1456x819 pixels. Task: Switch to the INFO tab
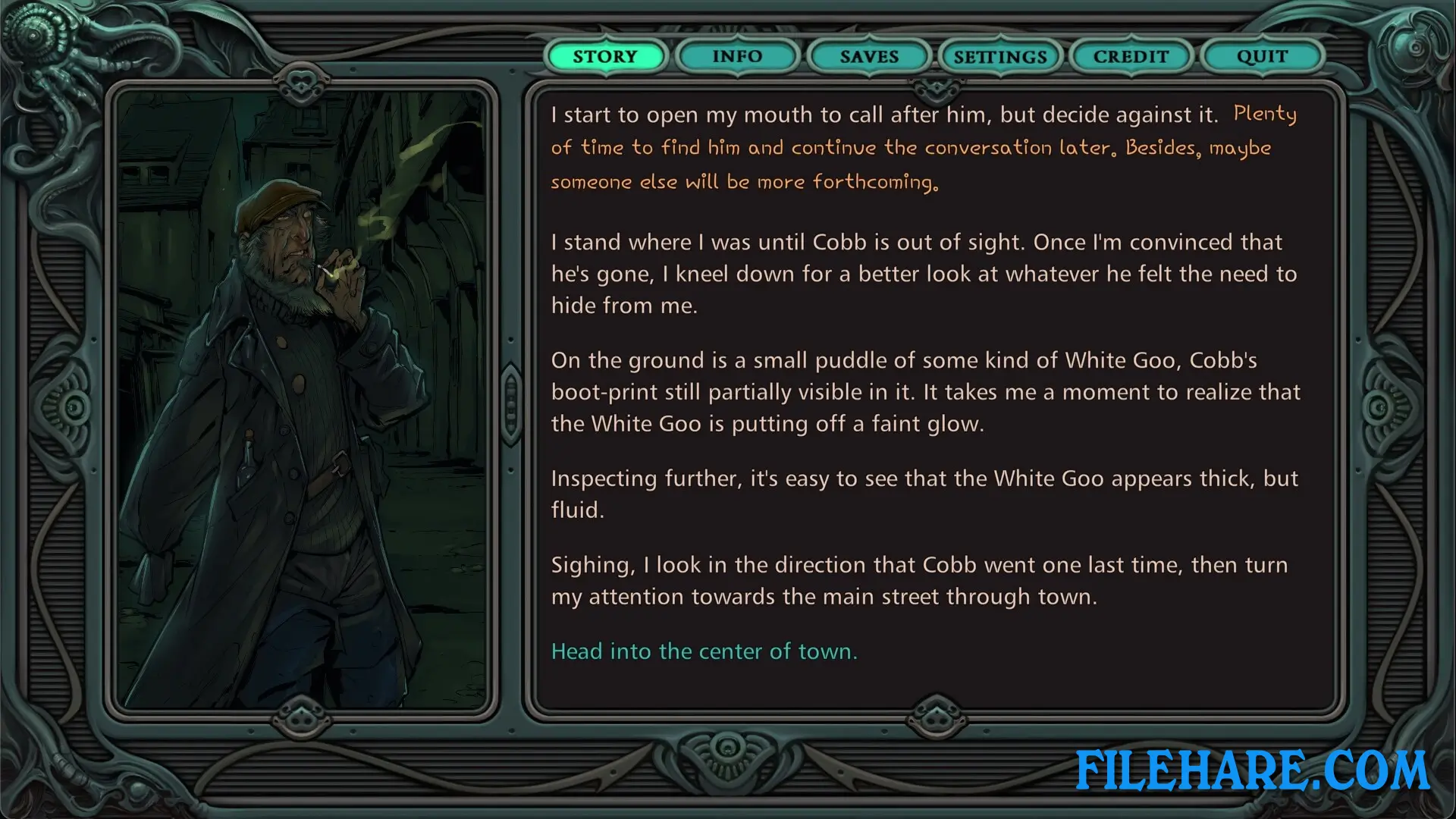(x=737, y=56)
